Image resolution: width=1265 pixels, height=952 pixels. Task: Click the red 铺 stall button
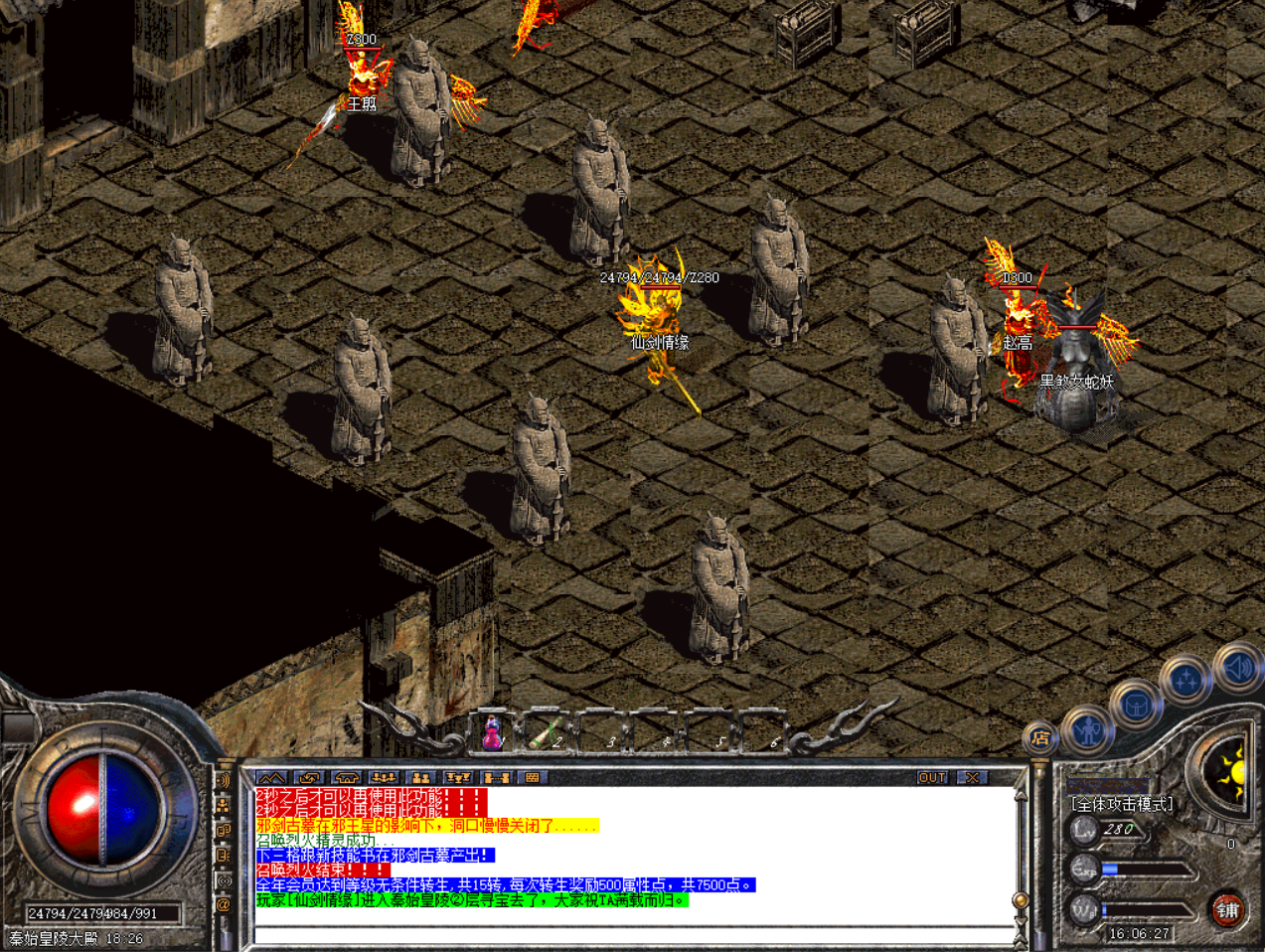coord(1228,909)
